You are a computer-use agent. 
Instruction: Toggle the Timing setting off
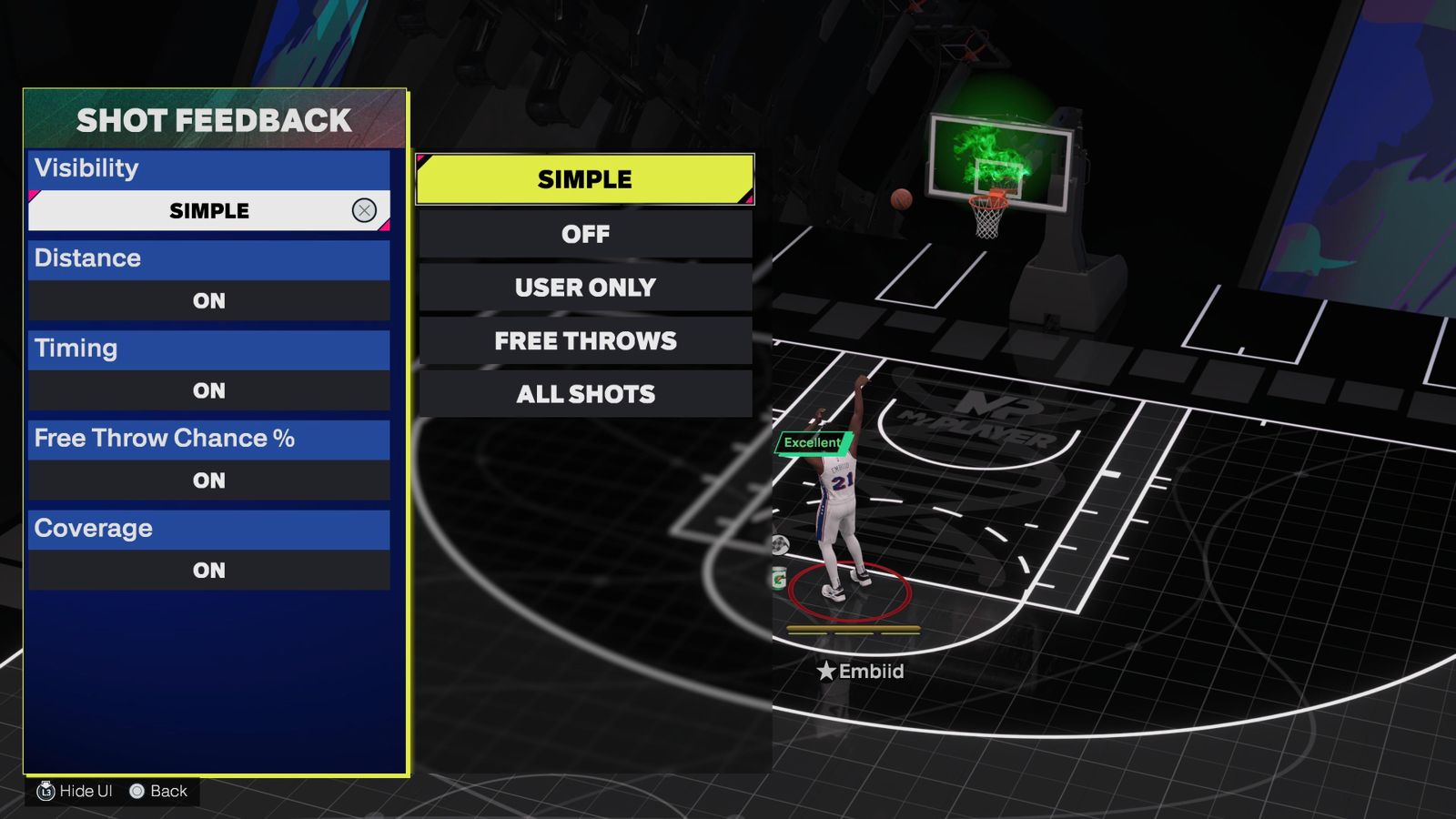(x=208, y=390)
